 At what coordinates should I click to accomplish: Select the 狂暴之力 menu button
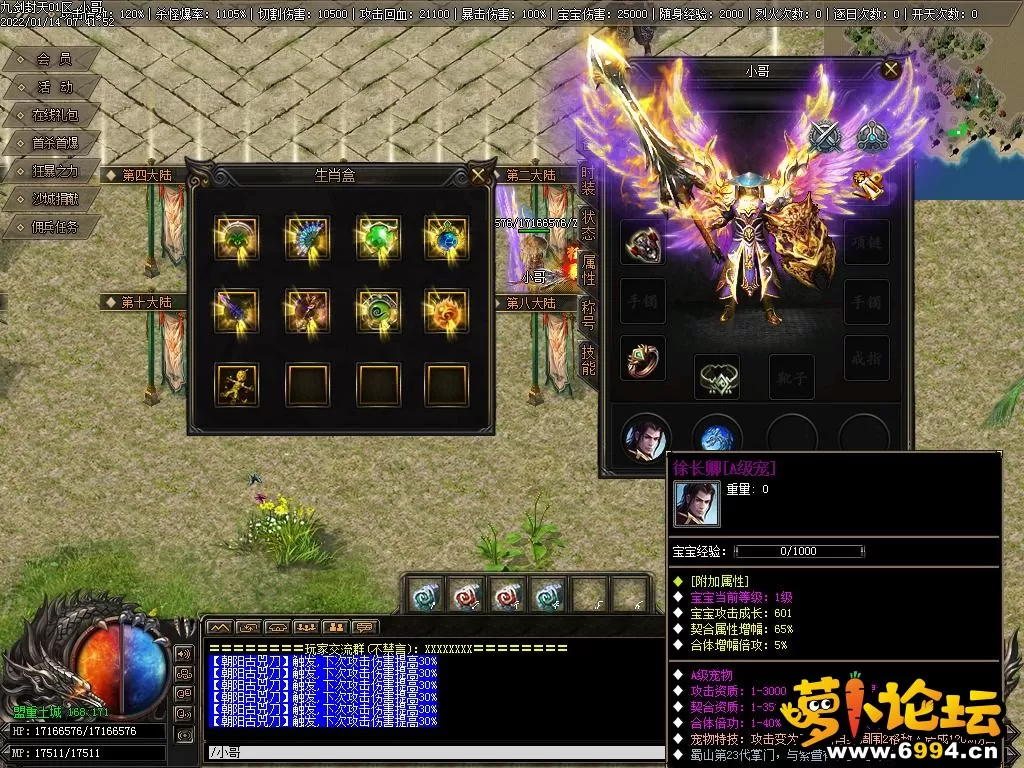point(54,171)
